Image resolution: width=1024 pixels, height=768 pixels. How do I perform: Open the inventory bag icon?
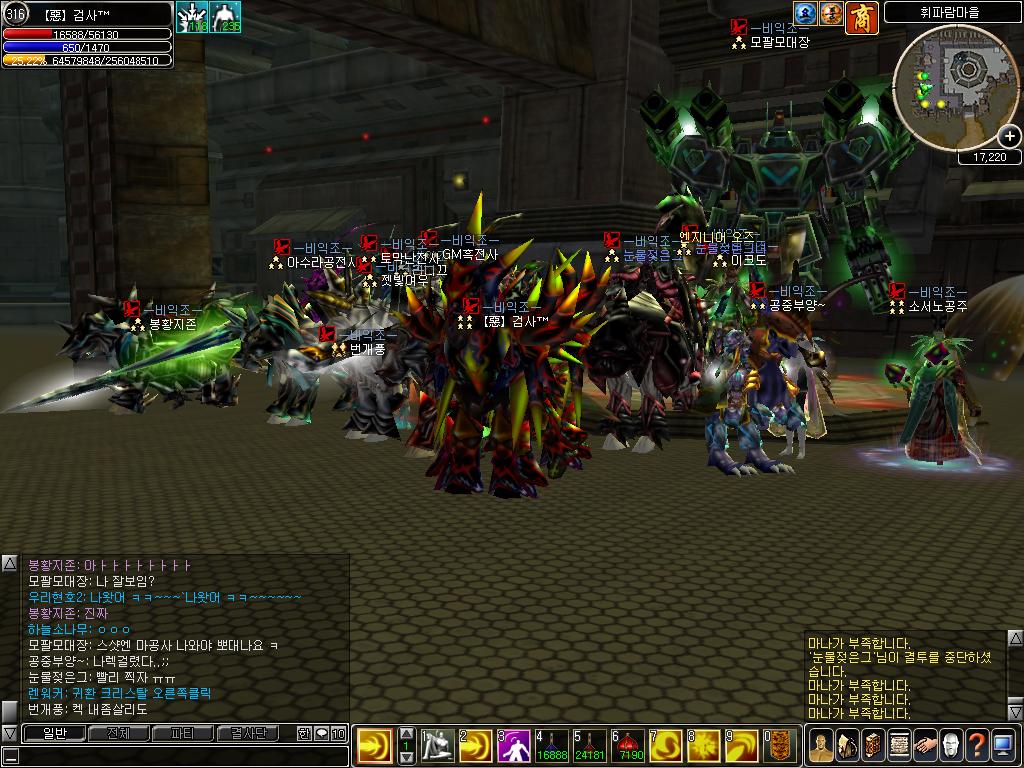click(x=847, y=745)
